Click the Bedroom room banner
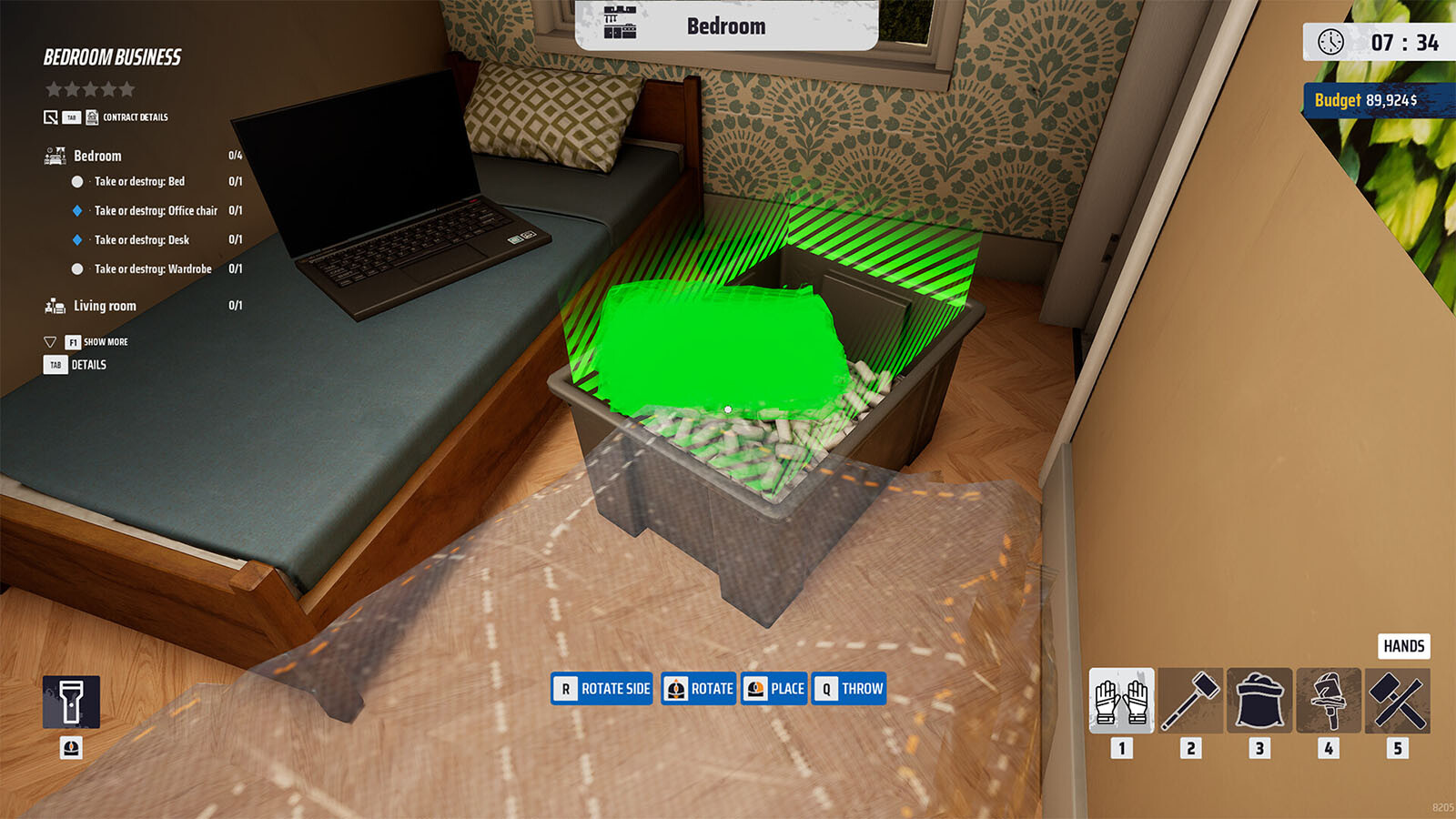This screenshot has width=1456, height=819. pos(725,25)
